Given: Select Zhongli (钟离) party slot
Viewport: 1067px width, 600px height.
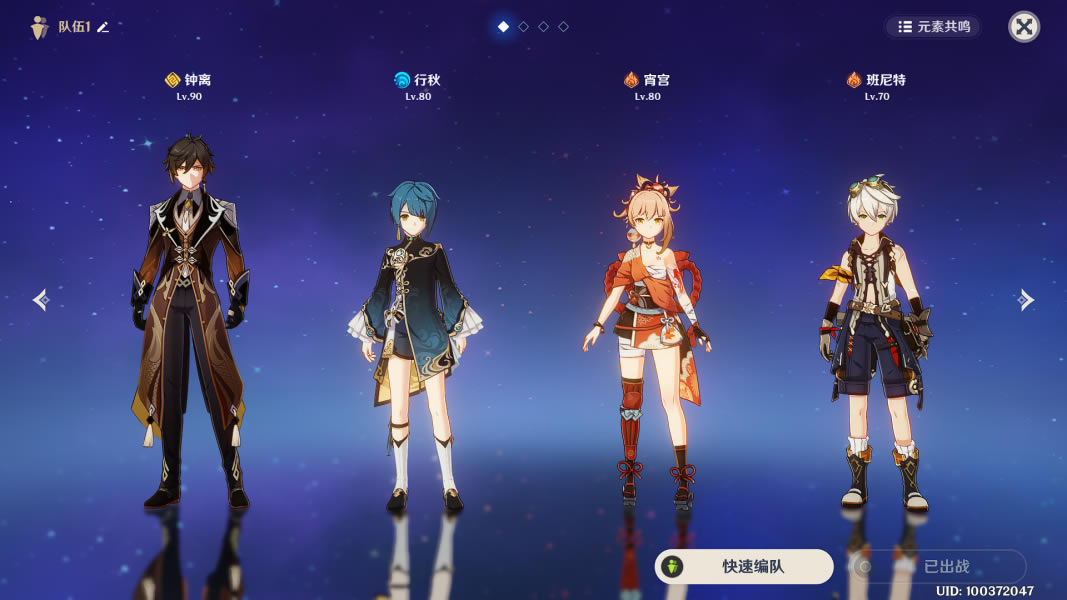Looking at the screenshot, I should pyautogui.click(x=189, y=320).
